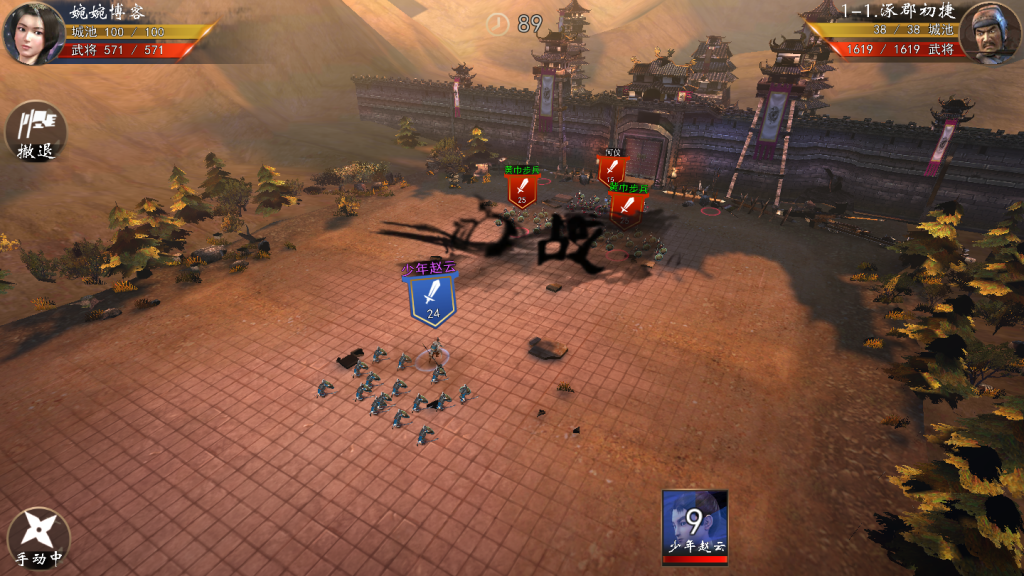This screenshot has width=1024, height=576.
Task: Inspect the enemy general portrait for 涿郡初捷
Action: (989, 31)
